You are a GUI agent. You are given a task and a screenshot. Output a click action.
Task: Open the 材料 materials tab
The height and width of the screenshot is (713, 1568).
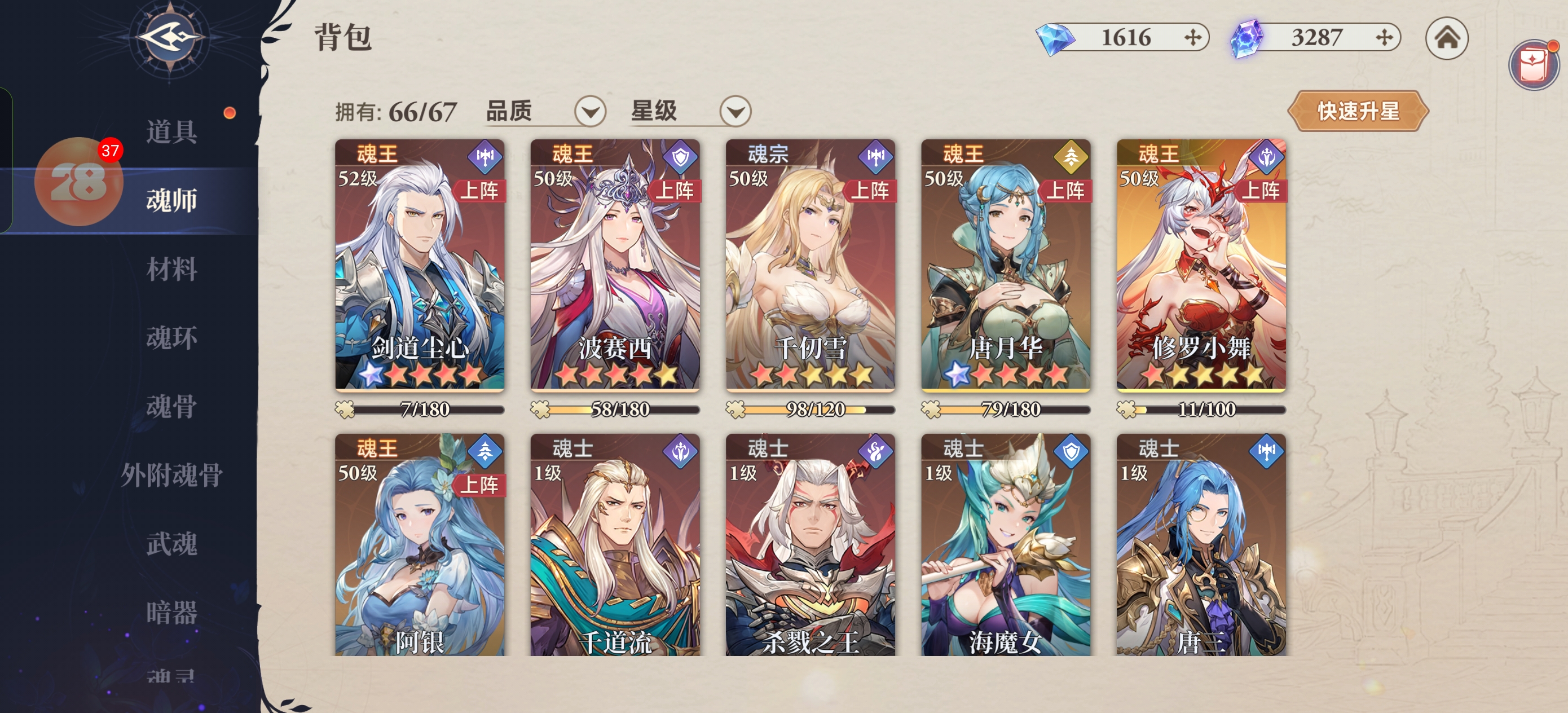pos(171,269)
